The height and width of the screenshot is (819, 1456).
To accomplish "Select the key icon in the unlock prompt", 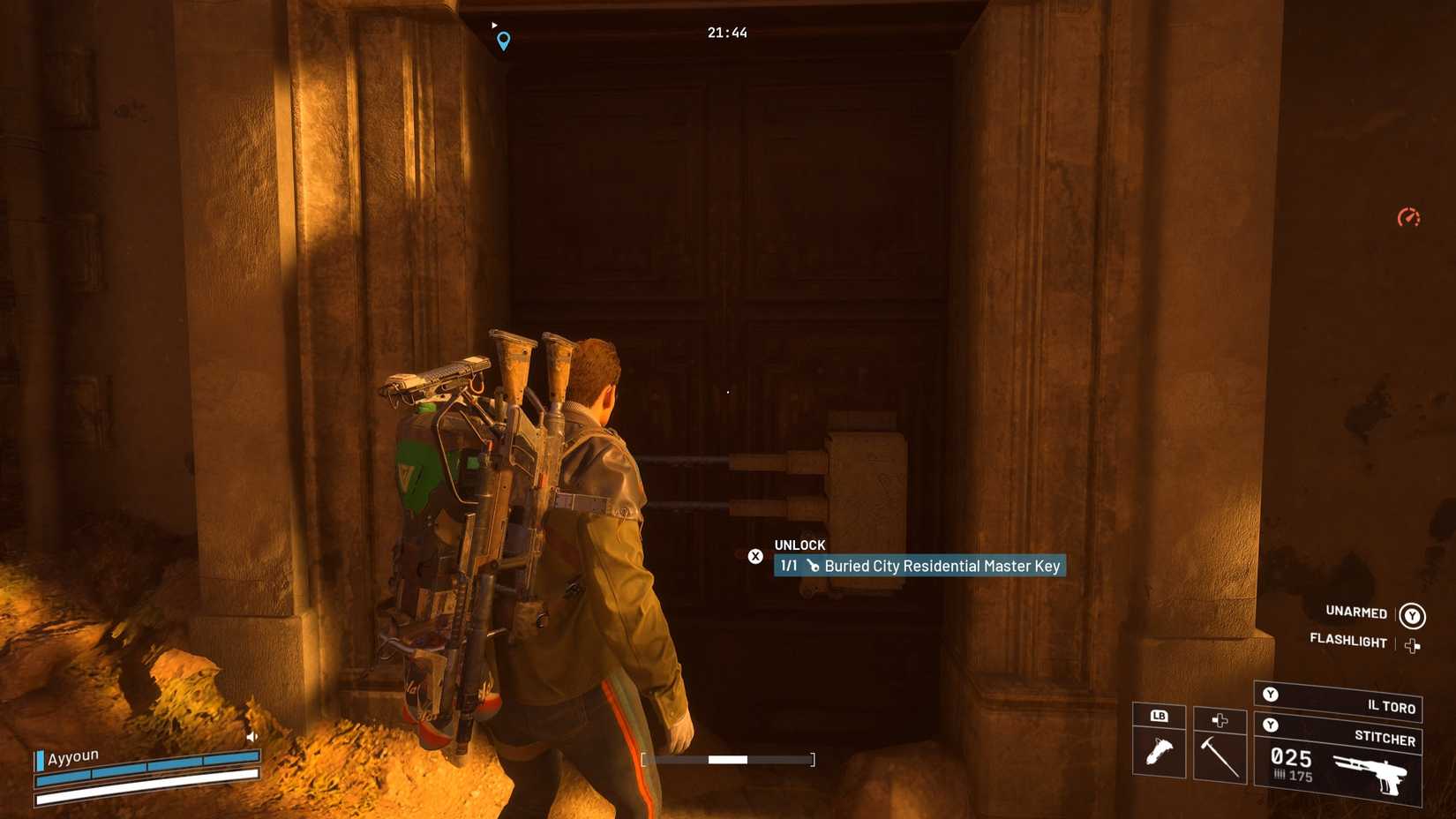I will coord(811,566).
